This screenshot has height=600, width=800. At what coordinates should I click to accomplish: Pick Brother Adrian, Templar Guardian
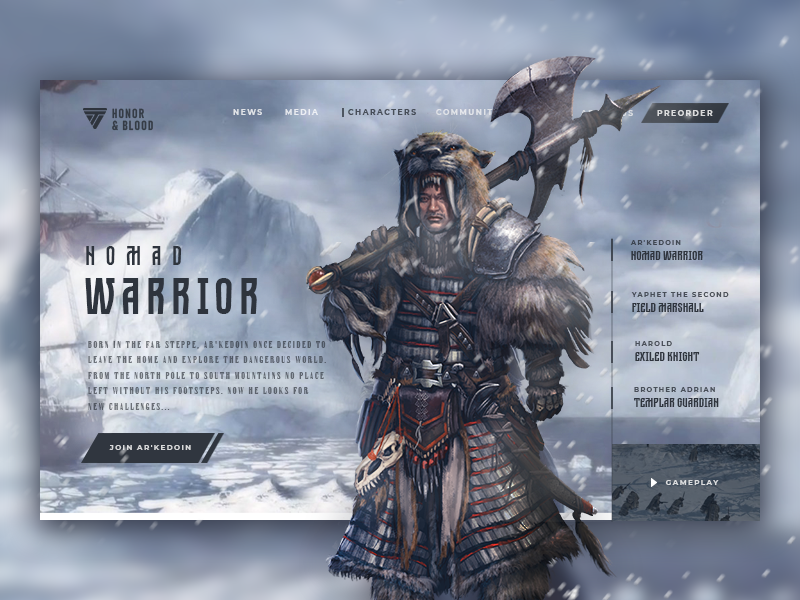[675, 397]
